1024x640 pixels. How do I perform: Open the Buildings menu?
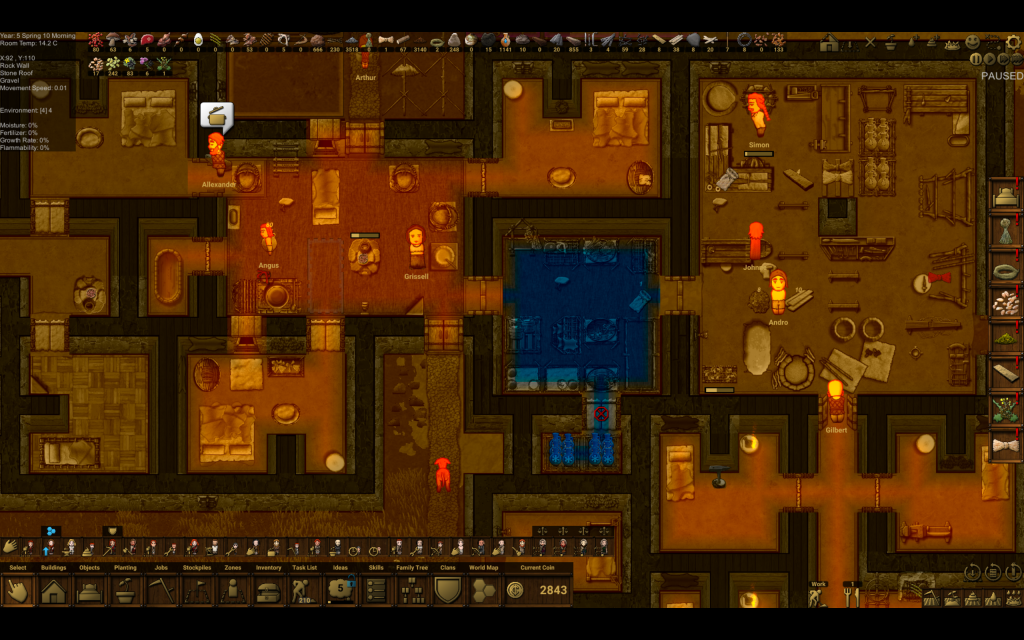(53, 590)
